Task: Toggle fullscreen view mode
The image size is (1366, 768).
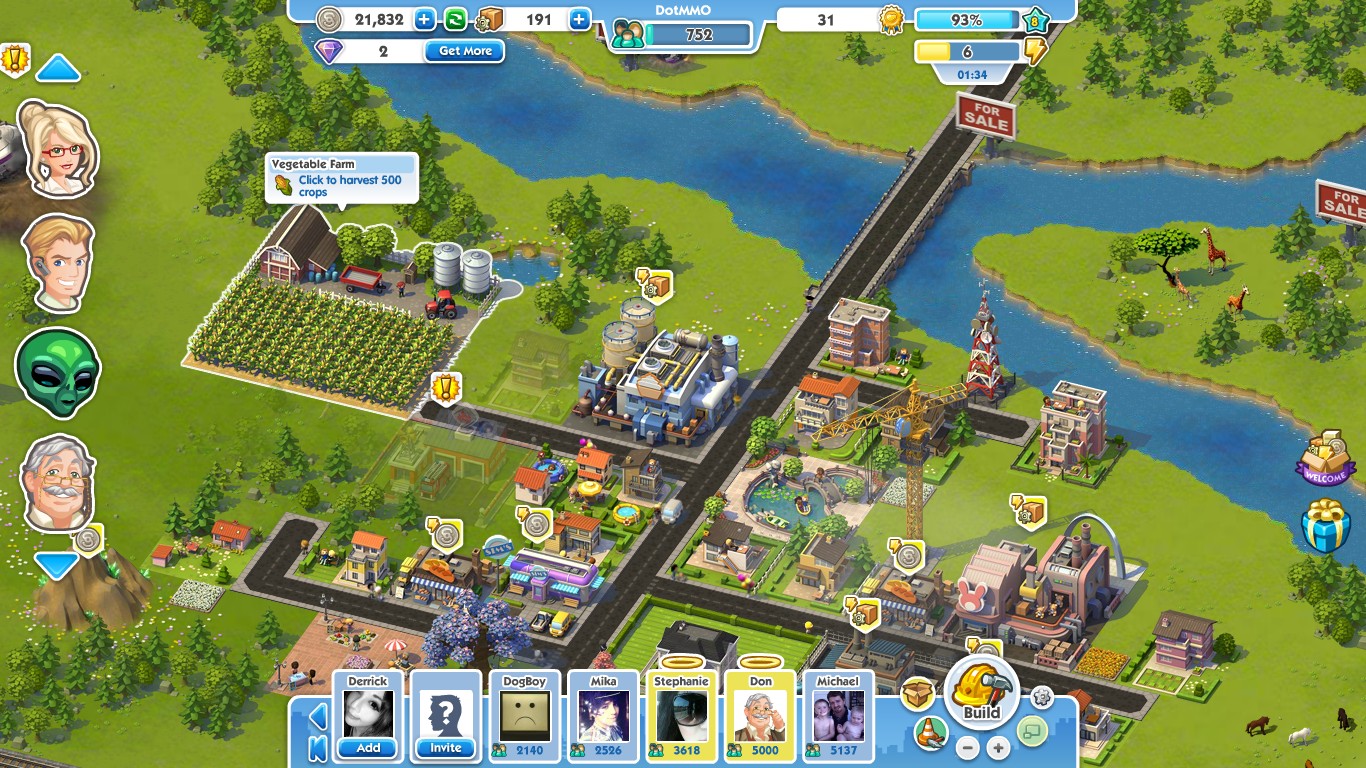Action: [x=1032, y=732]
